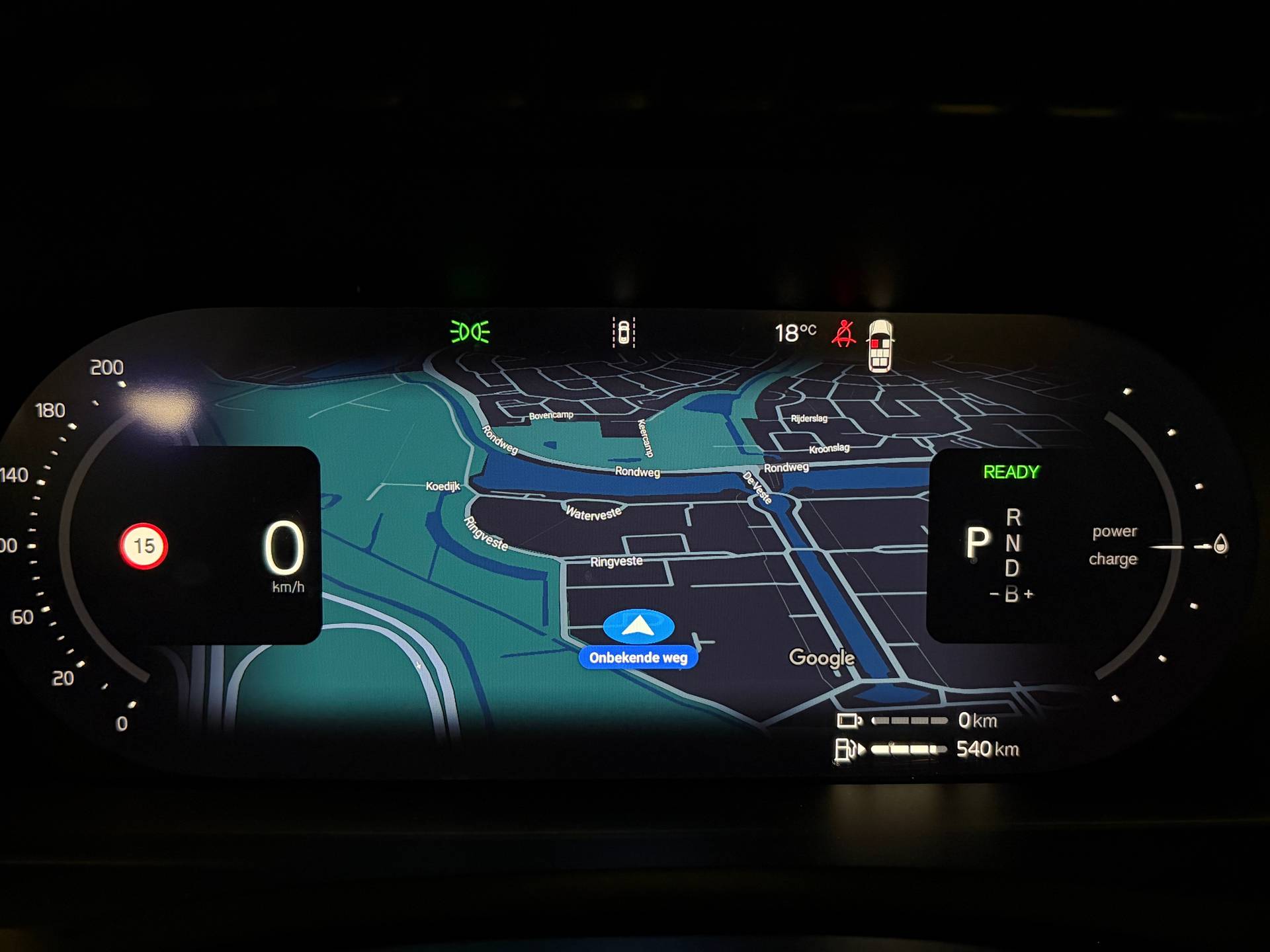Select the fuel pump range icon

pos(848,749)
